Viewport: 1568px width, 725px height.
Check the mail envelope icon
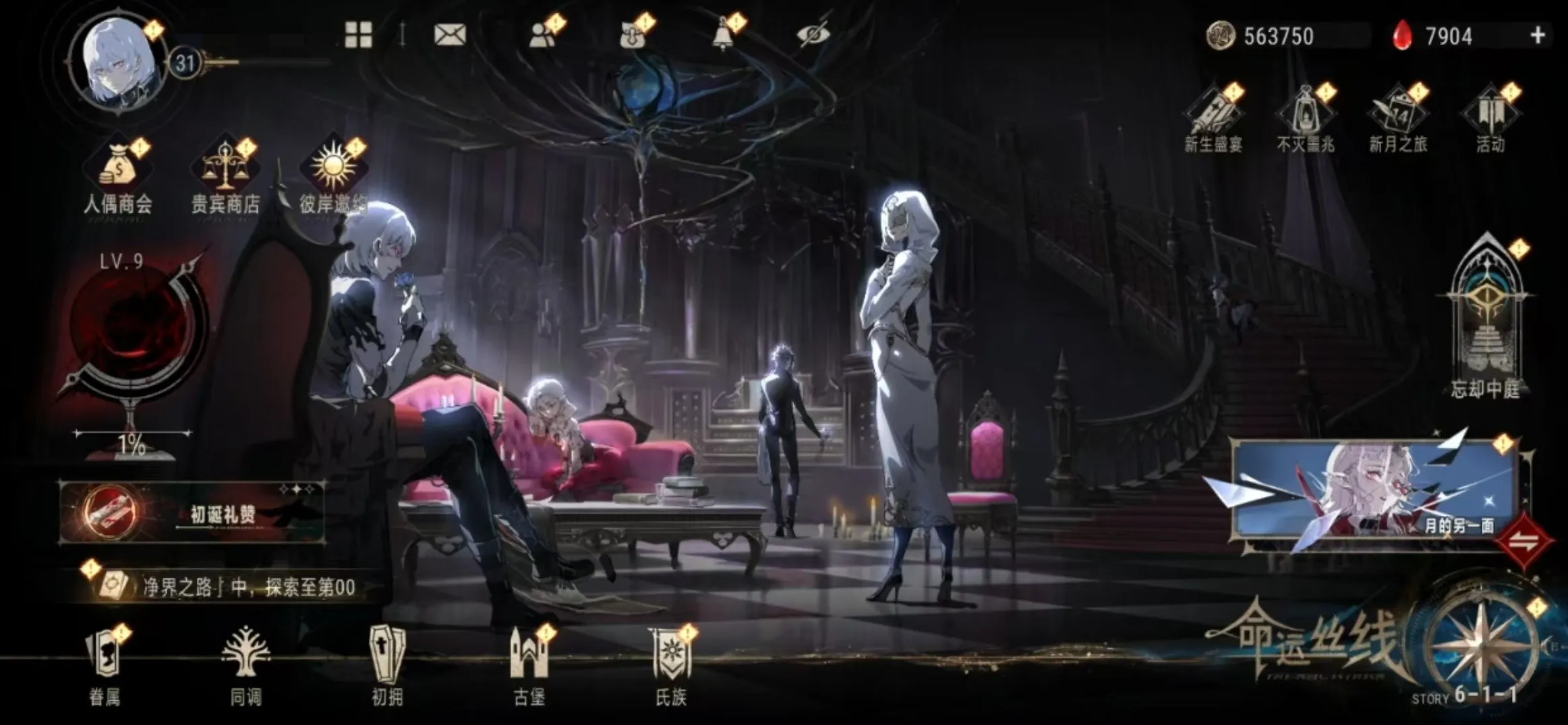(x=450, y=34)
